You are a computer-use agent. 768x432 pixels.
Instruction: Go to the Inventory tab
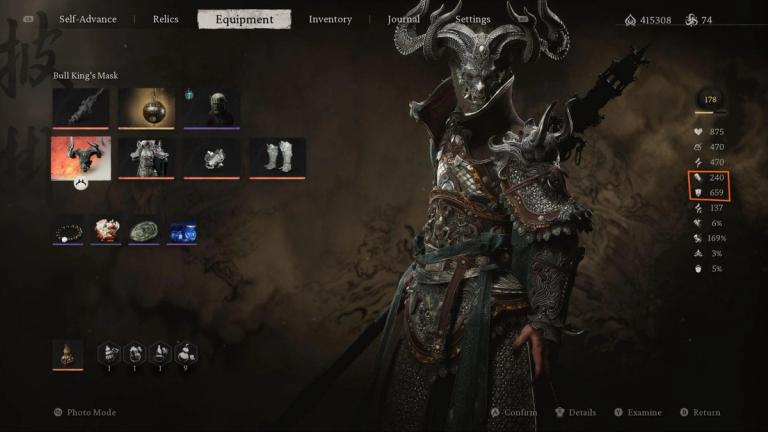click(330, 19)
